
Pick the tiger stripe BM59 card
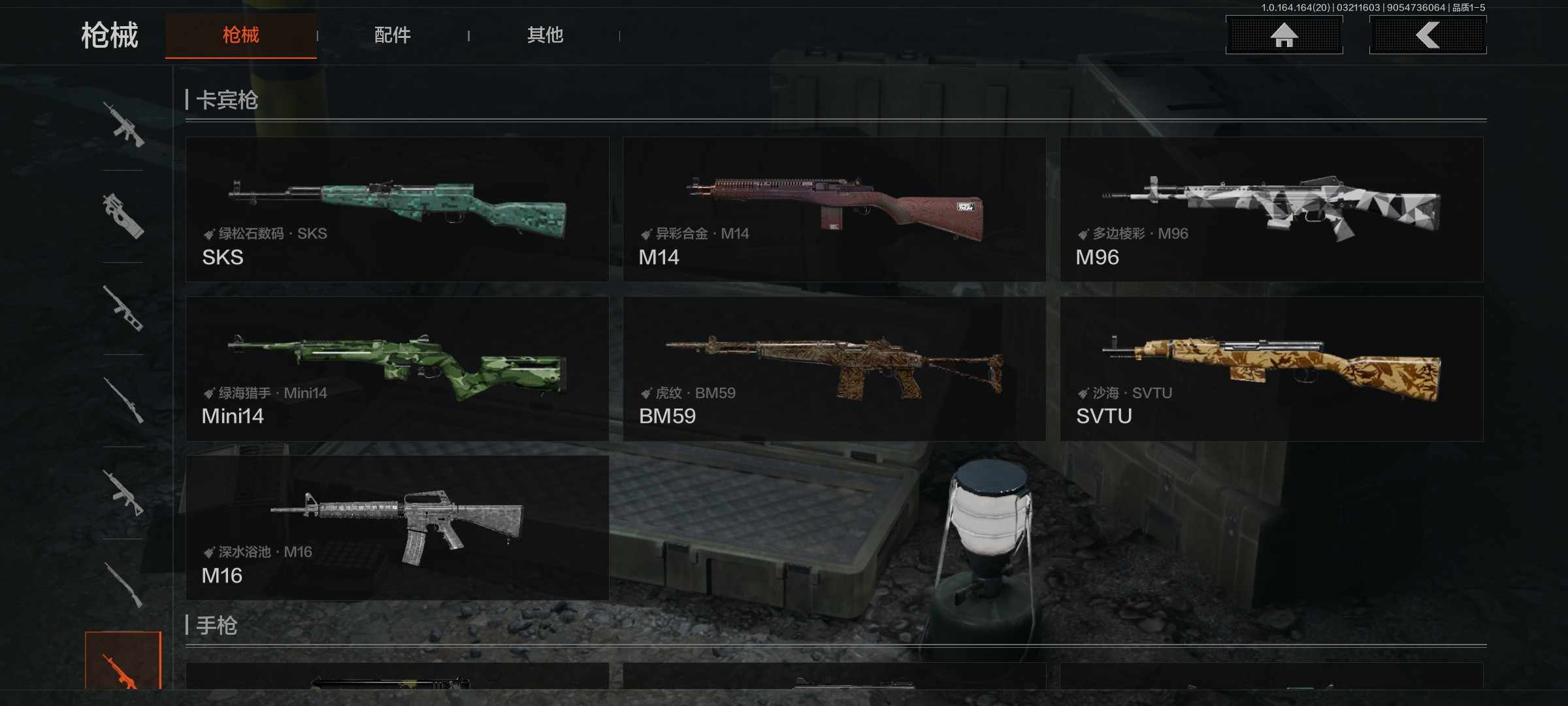pos(834,369)
